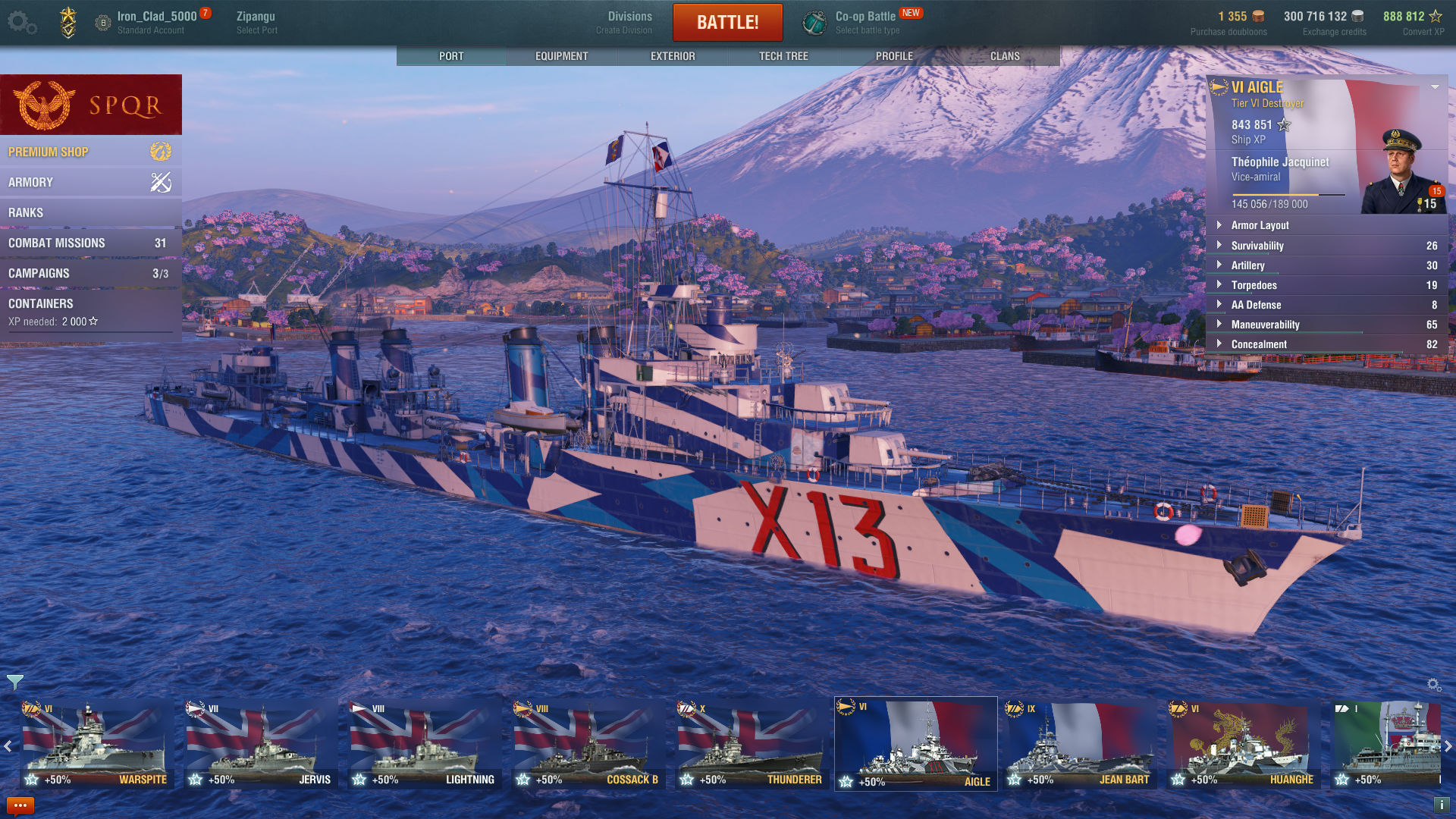Select Warspite in the ship carousel
Viewport: 1456px width, 819px height.
[96, 743]
